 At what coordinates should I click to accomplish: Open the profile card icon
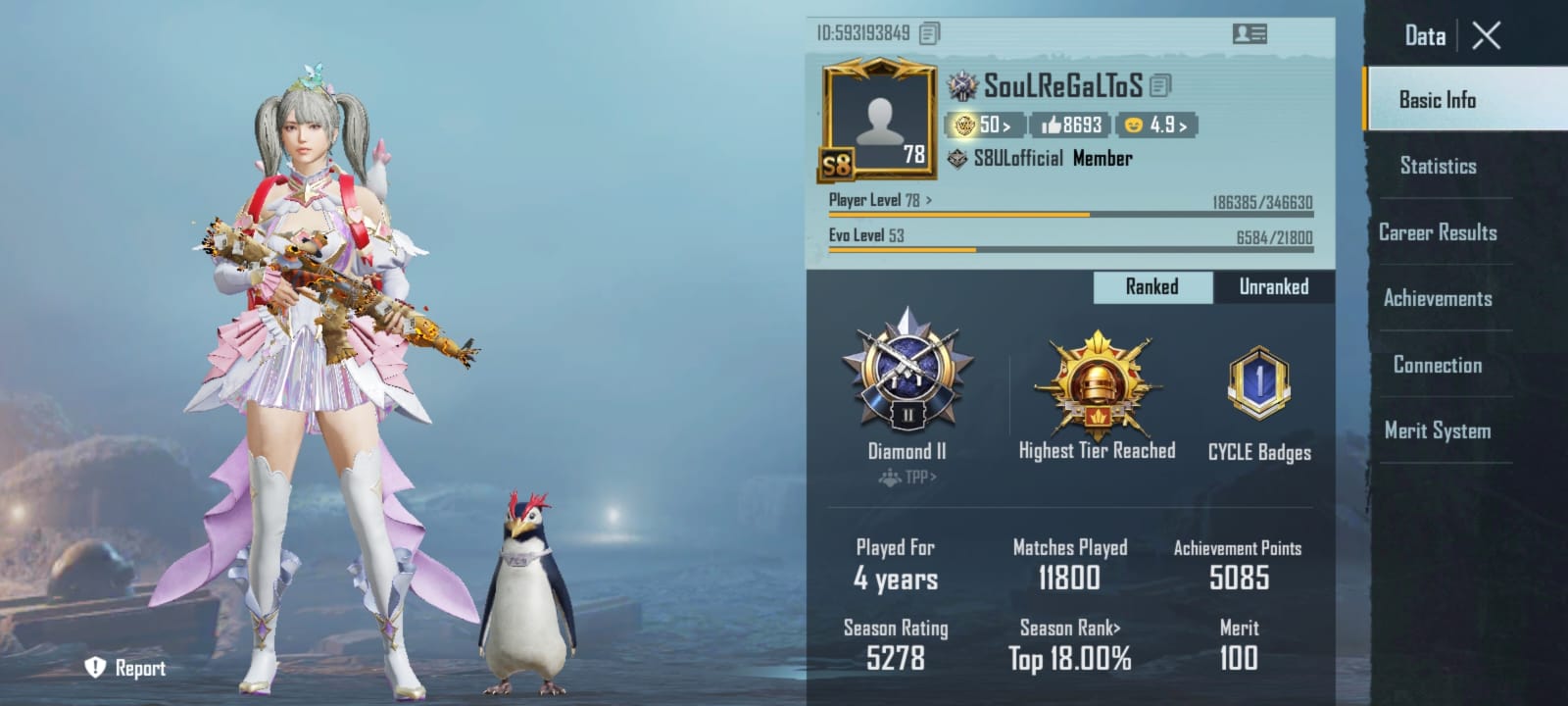pos(1249,33)
